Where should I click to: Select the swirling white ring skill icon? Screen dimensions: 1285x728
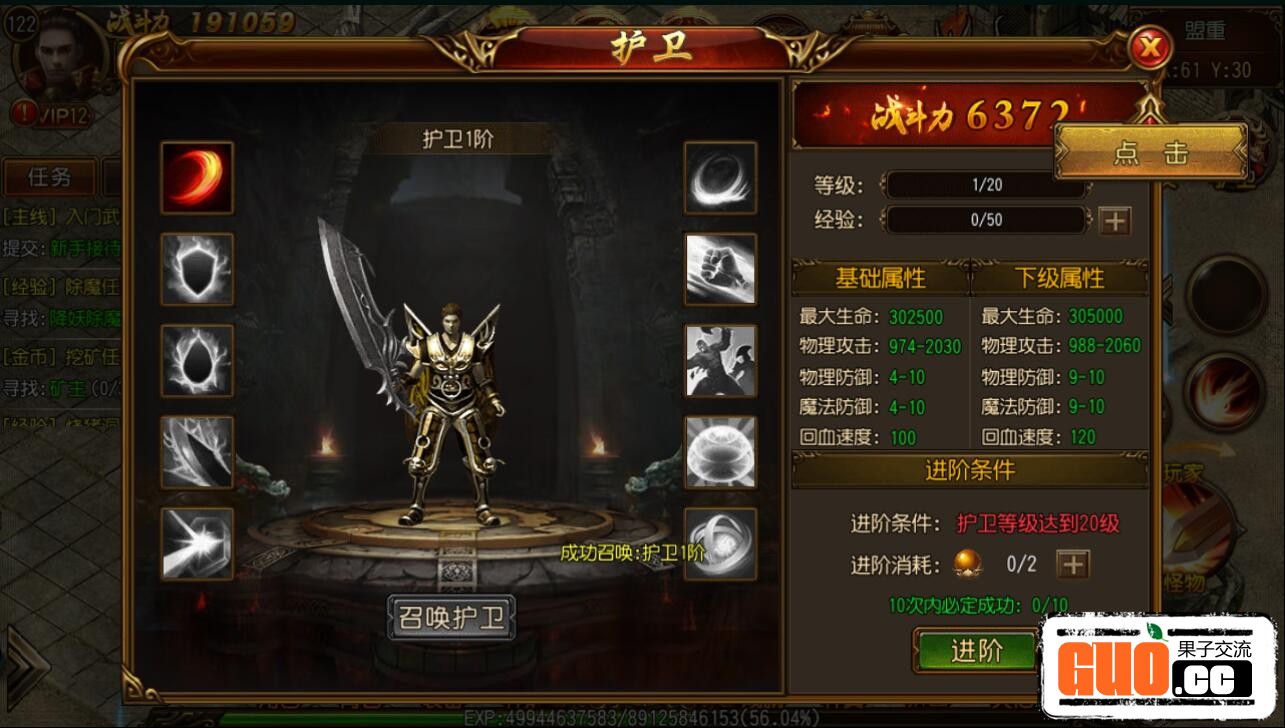tap(720, 178)
